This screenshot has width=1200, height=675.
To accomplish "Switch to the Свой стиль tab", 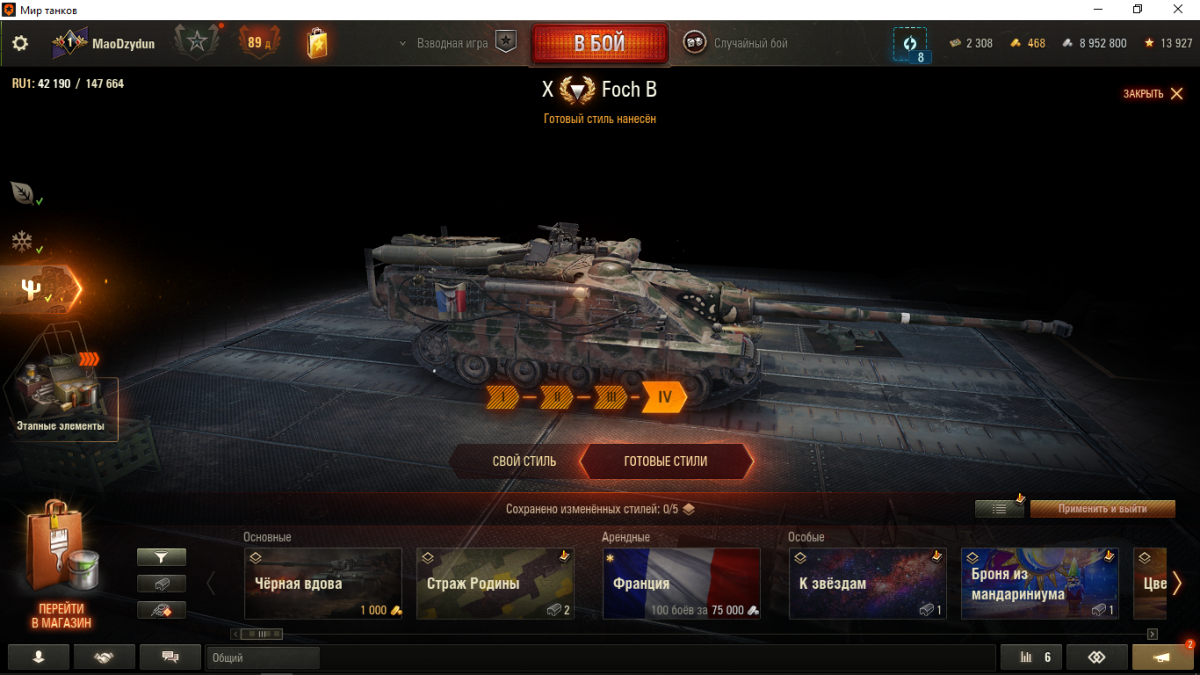I will (523, 462).
